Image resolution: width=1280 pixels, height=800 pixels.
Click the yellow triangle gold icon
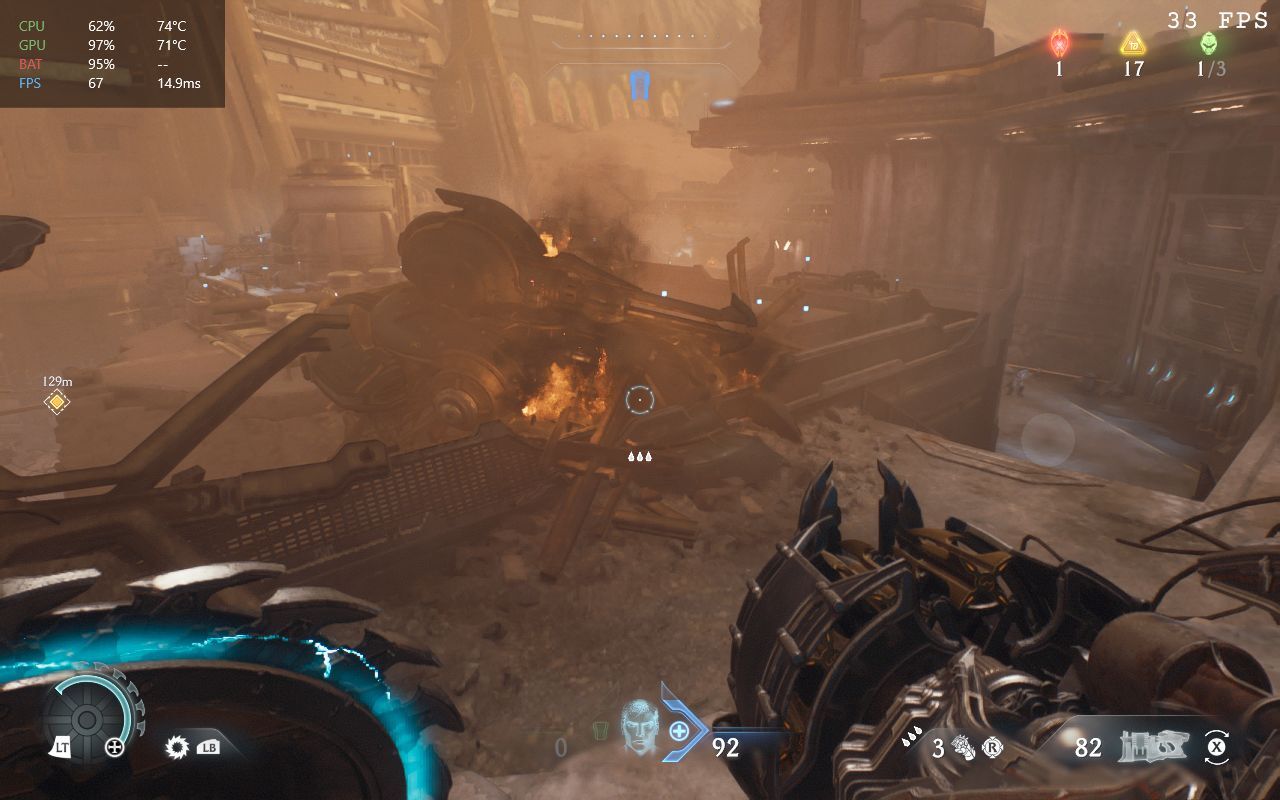pyautogui.click(x=1132, y=43)
